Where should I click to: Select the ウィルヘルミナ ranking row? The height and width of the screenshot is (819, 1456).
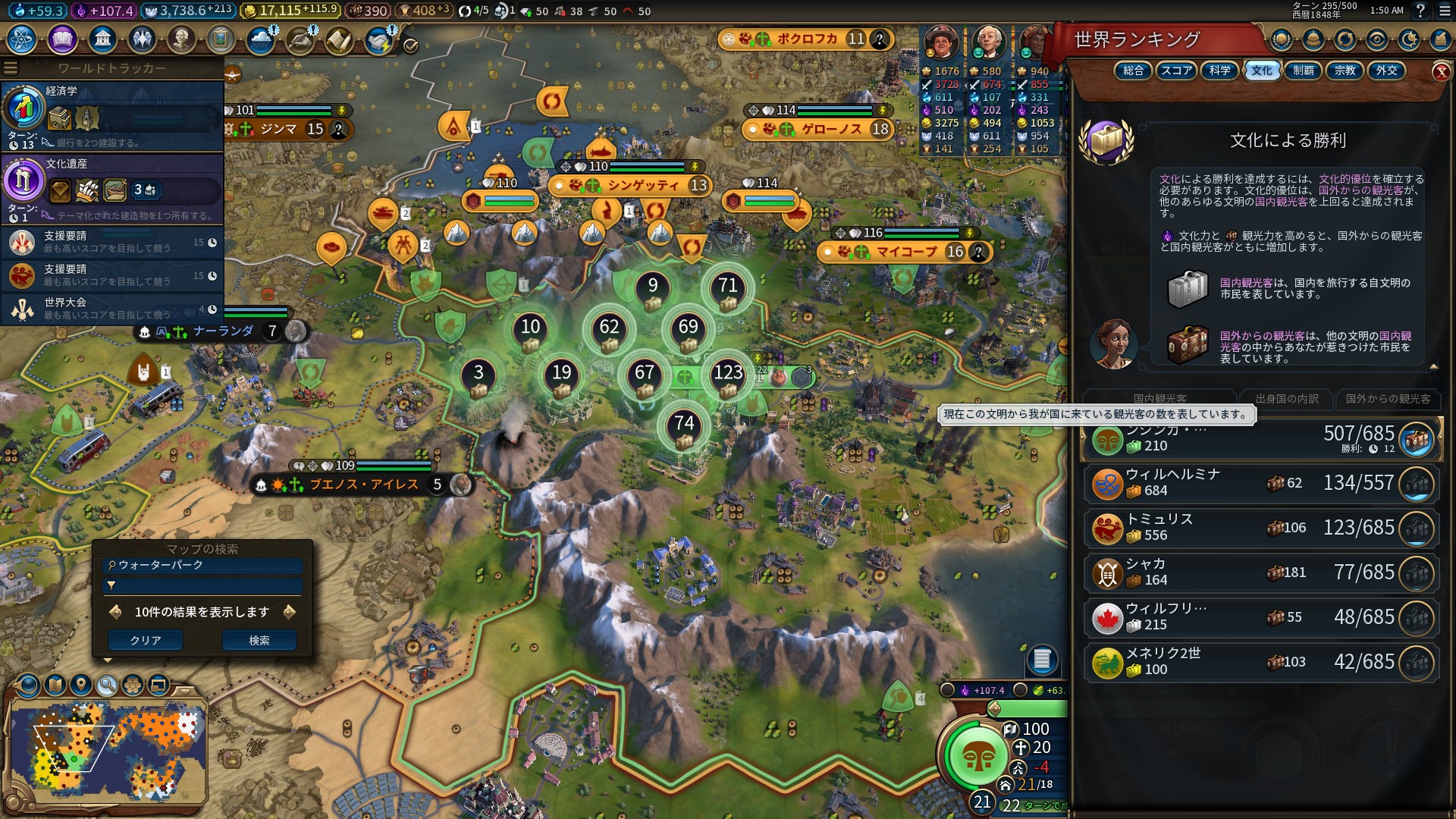[1260, 483]
